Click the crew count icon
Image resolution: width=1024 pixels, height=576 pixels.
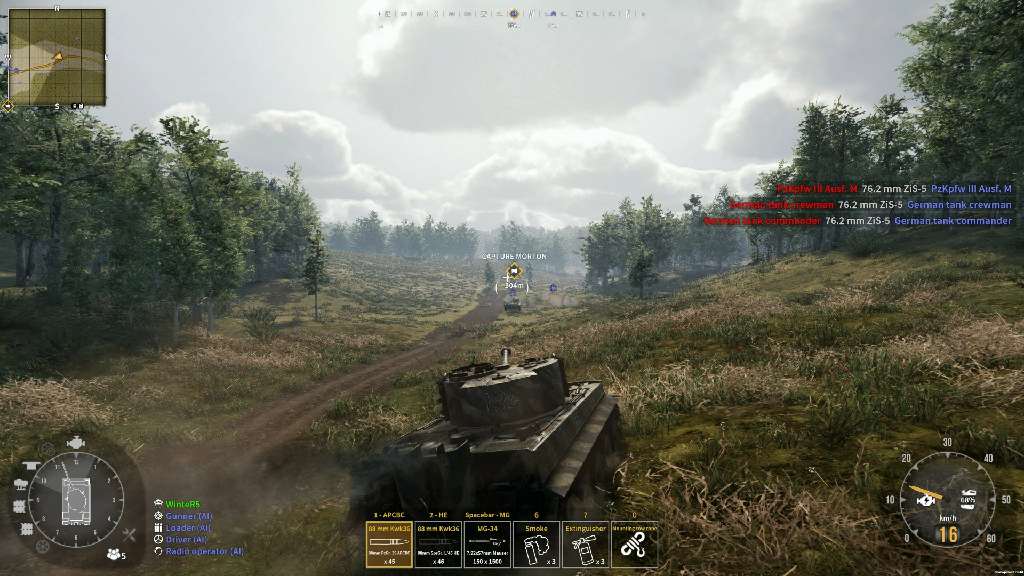[x=116, y=553]
